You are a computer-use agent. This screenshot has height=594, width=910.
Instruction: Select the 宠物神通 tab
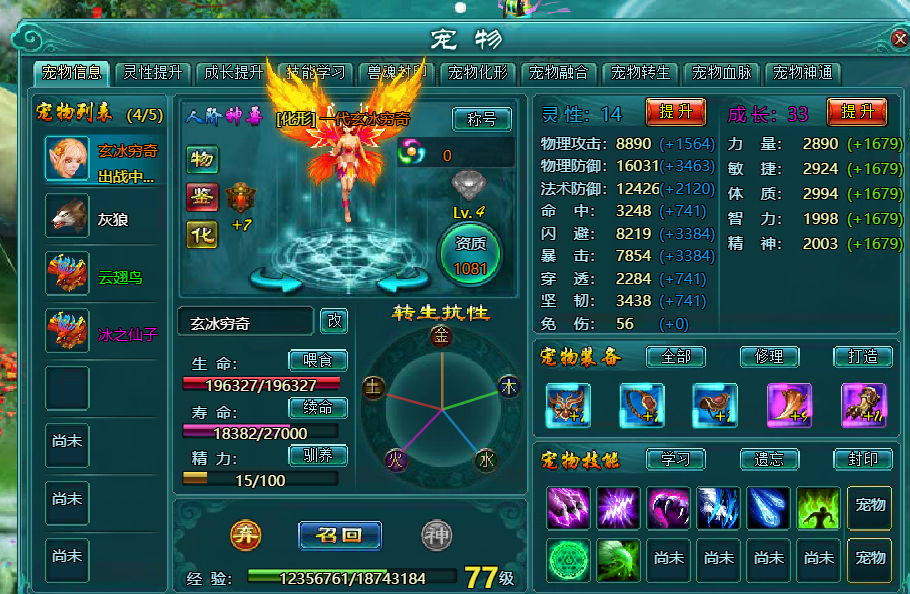[802, 73]
